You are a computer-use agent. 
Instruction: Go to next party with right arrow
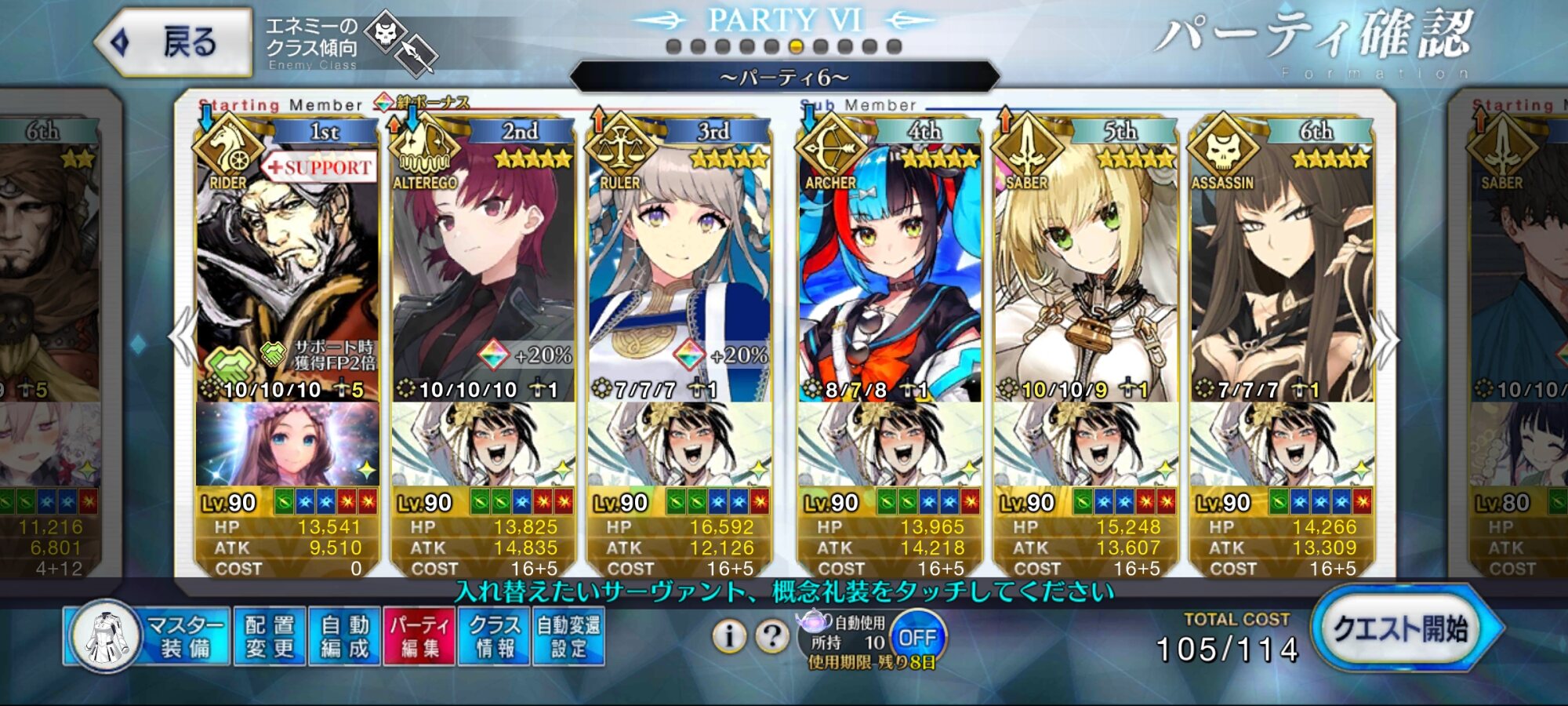point(1386,339)
